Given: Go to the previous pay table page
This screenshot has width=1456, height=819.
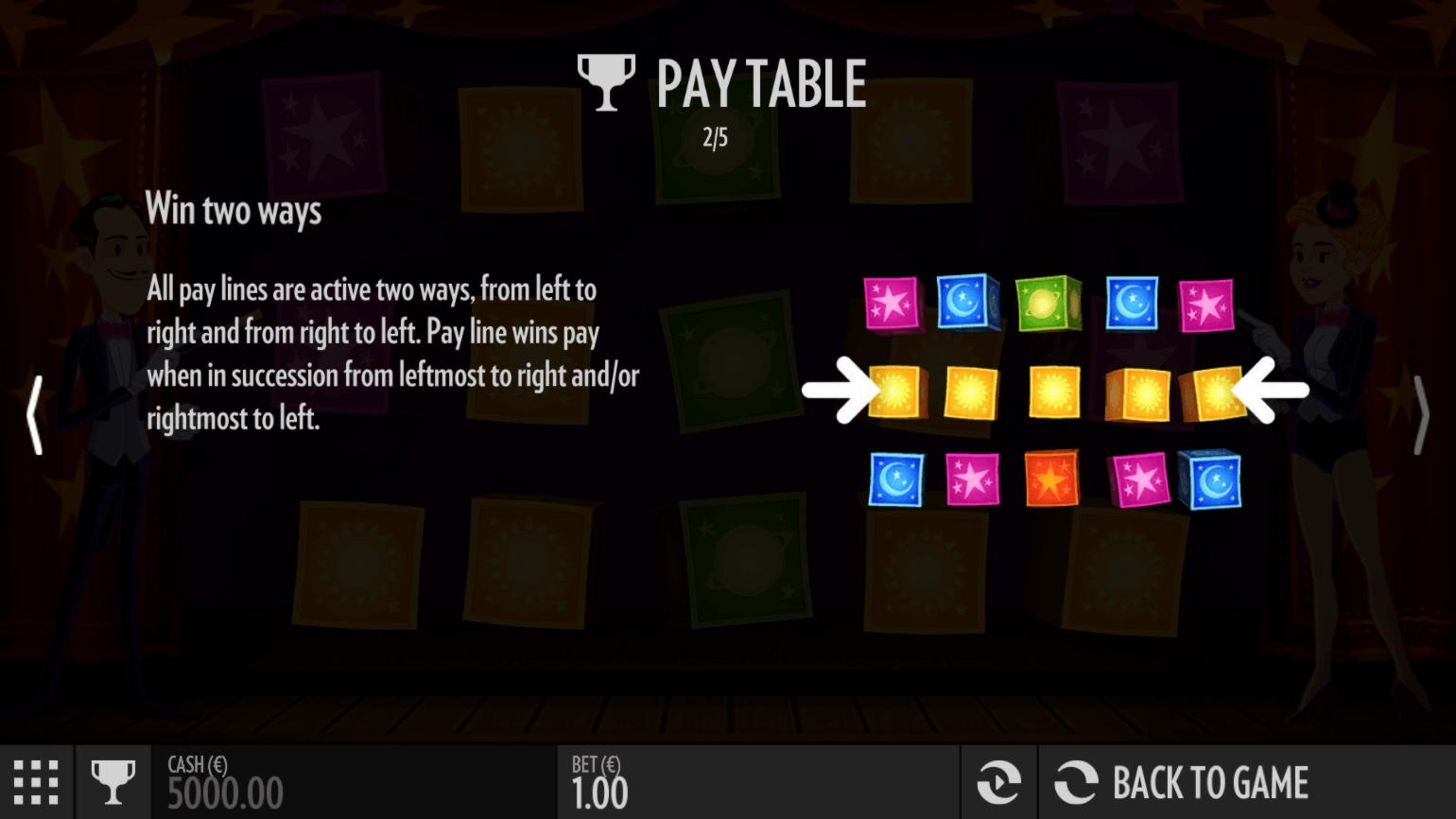Looking at the screenshot, I should 35,415.
